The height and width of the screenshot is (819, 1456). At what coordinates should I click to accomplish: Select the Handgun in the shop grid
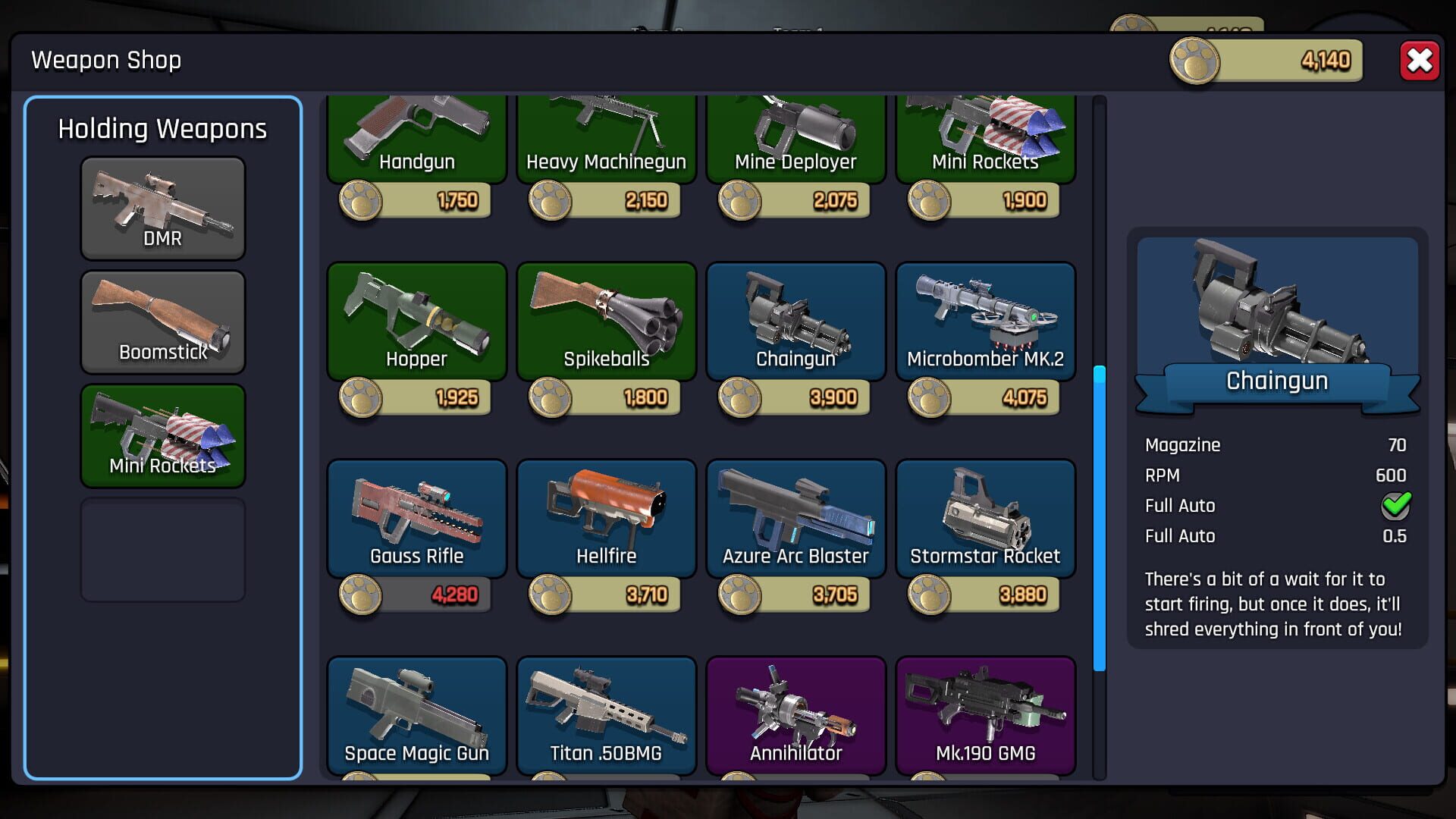(416, 136)
